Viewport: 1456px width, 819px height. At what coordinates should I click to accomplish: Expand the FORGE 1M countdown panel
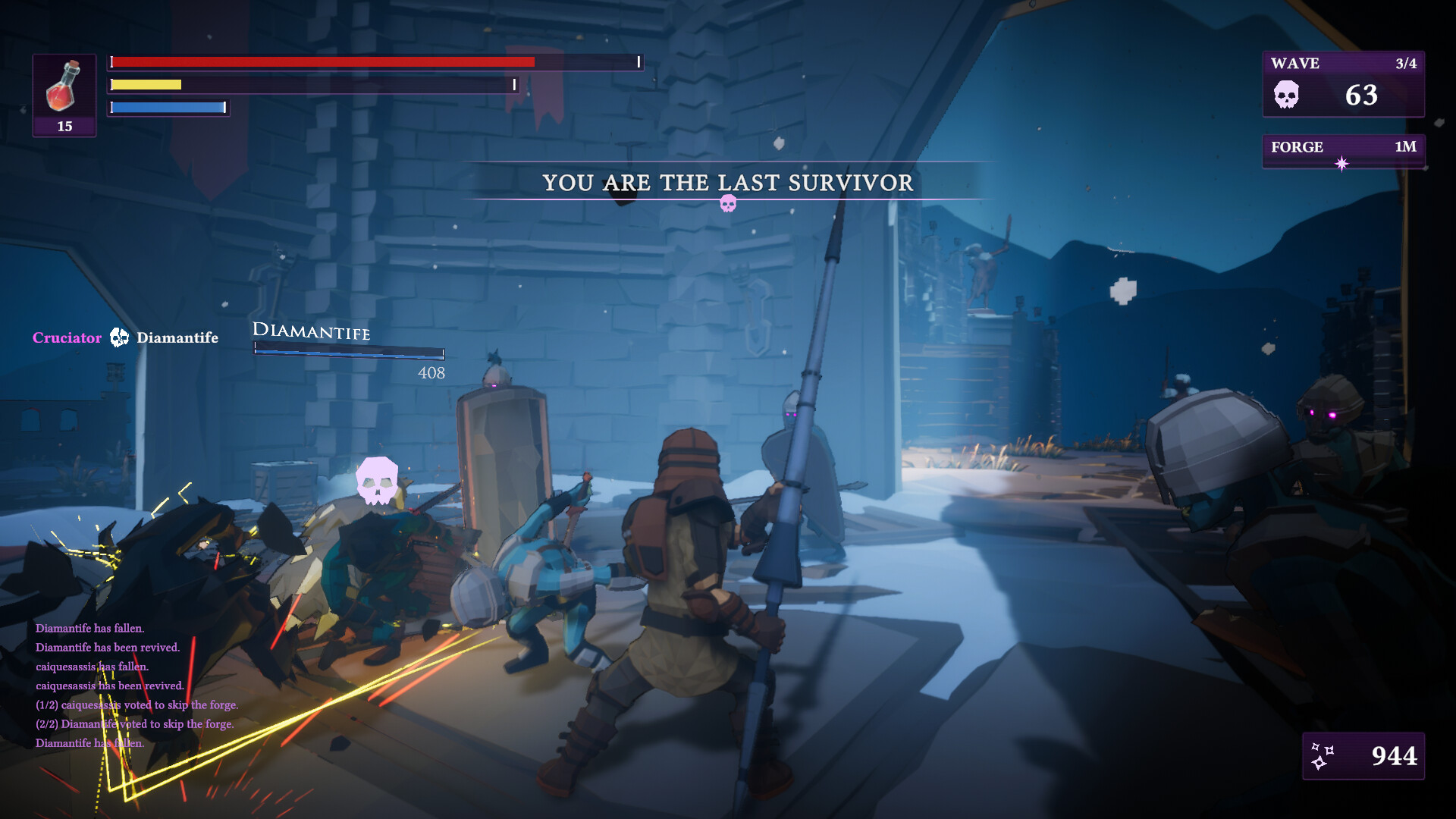click(1343, 149)
